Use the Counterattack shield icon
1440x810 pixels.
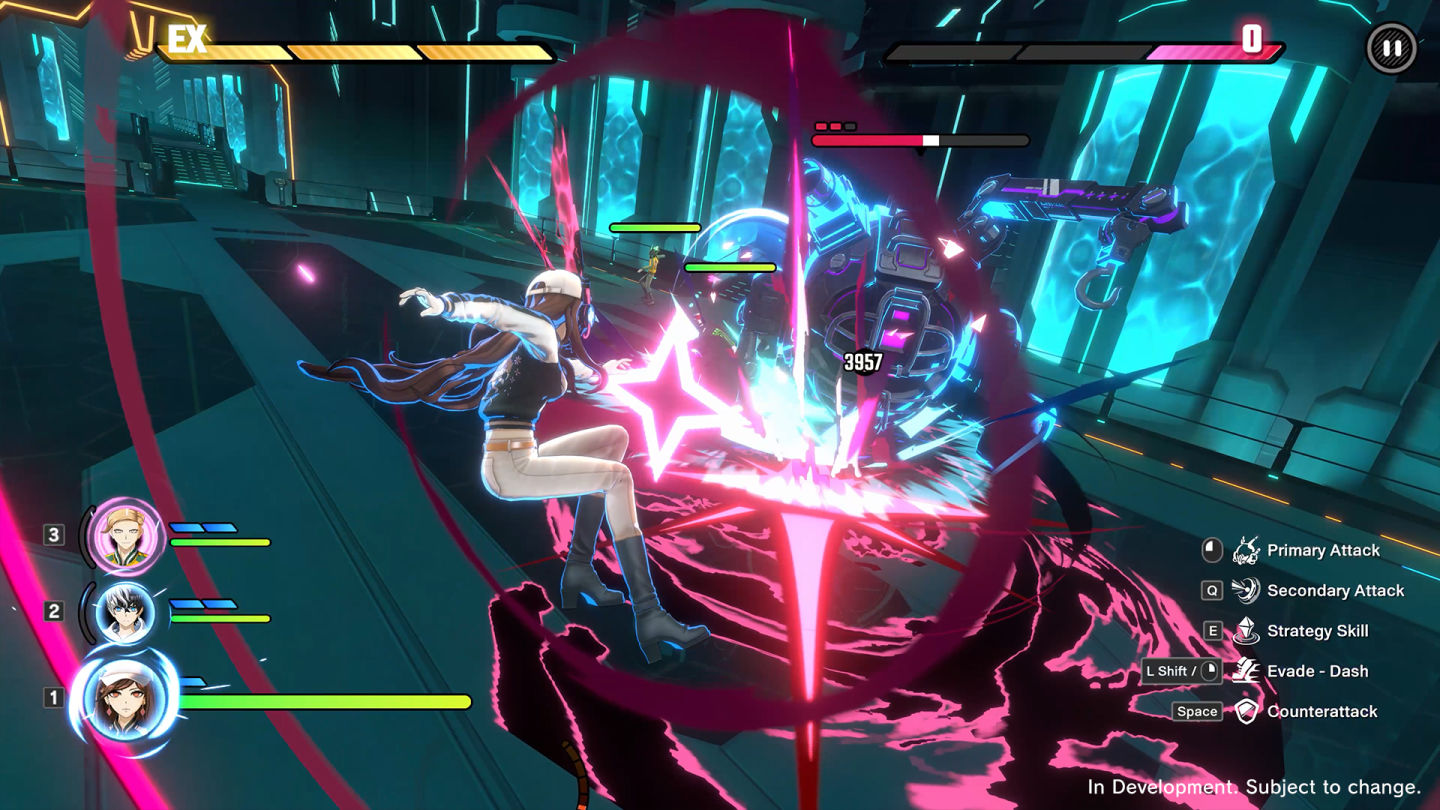[x=1245, y=711]
